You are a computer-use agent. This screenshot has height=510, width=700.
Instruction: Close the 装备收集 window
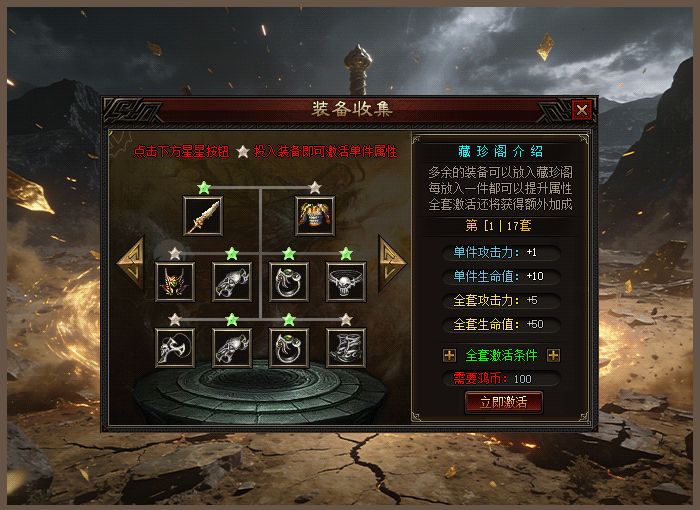pyautogui.click(x=582, y=110)
